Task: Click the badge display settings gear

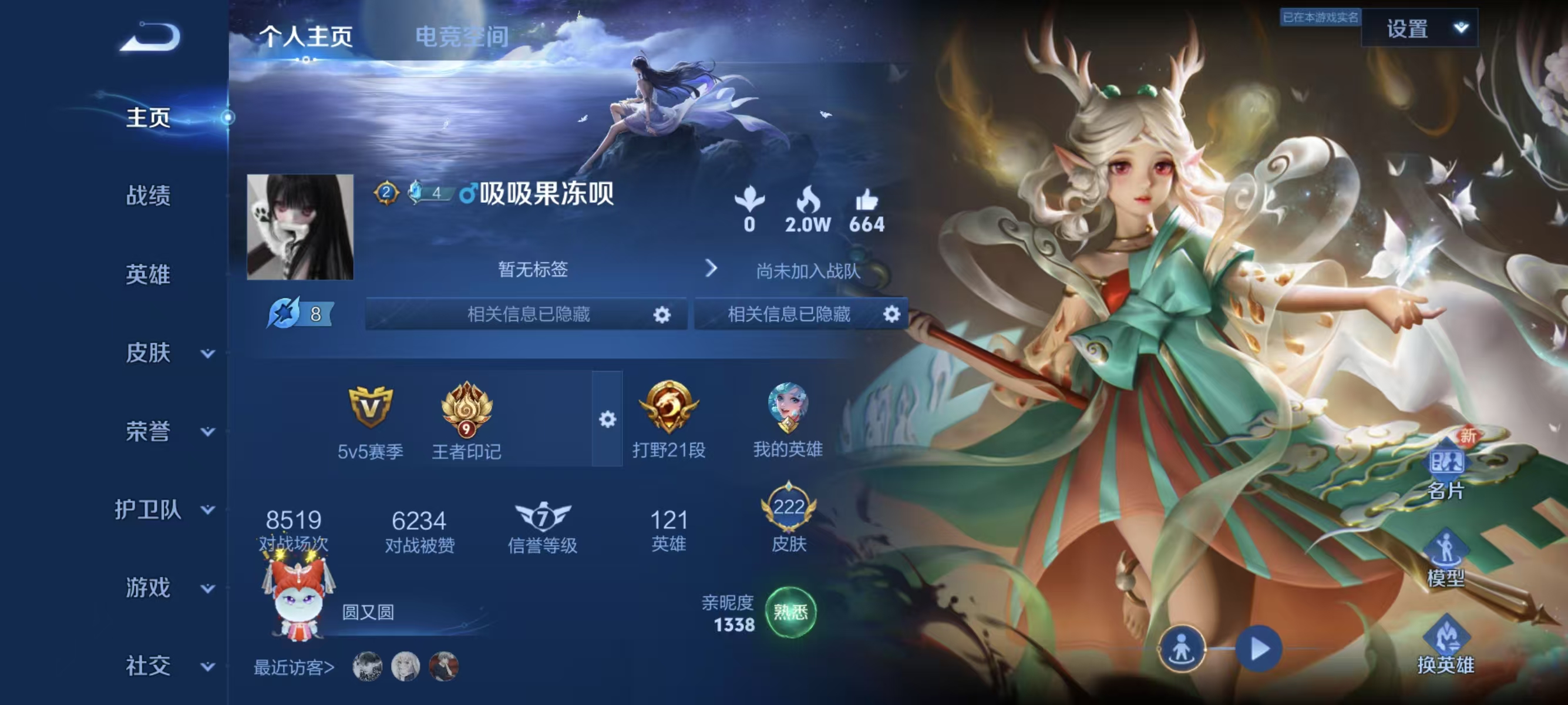Action: (607, 419)
